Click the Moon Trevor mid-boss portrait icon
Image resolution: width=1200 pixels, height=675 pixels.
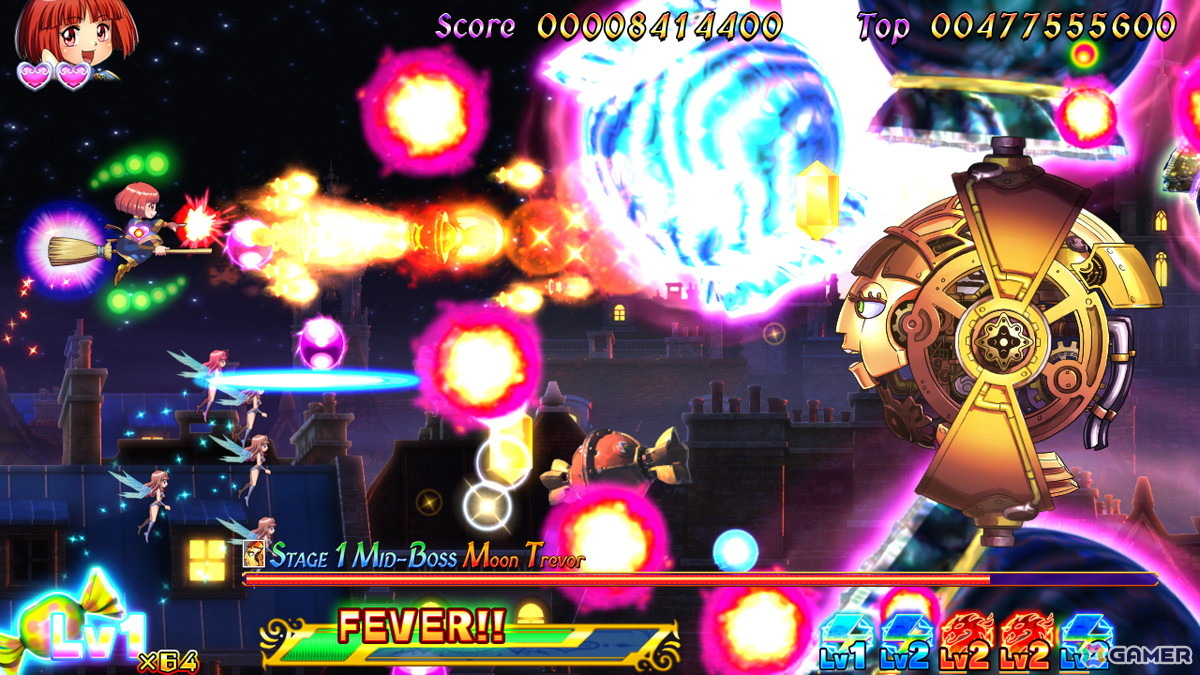255,554
